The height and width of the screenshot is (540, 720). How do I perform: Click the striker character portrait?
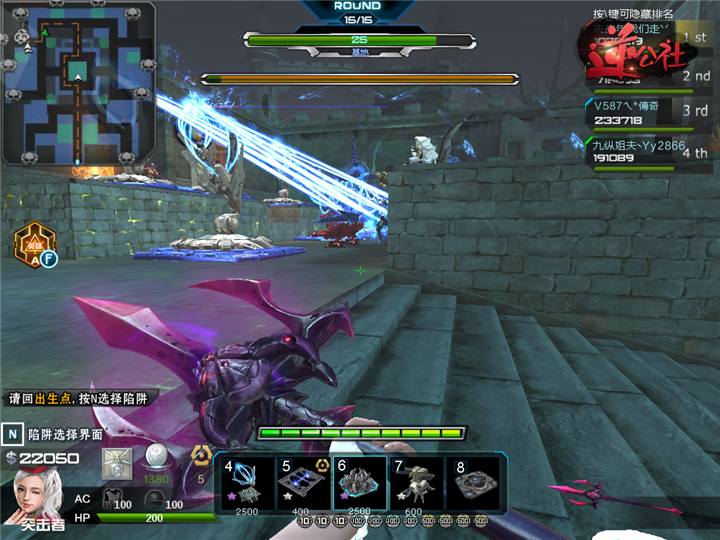pos(36,497)
